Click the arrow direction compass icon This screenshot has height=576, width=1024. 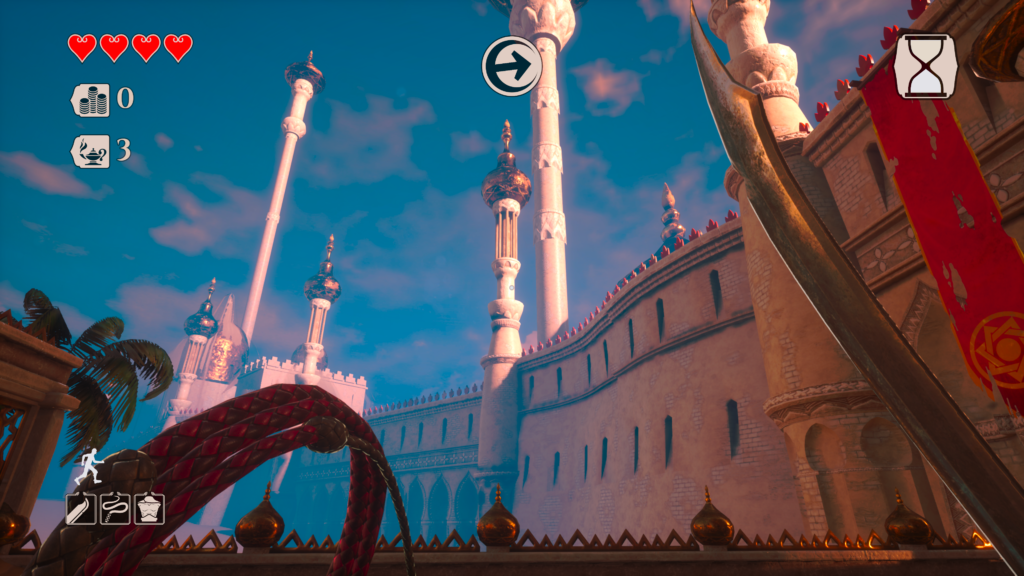512,66
